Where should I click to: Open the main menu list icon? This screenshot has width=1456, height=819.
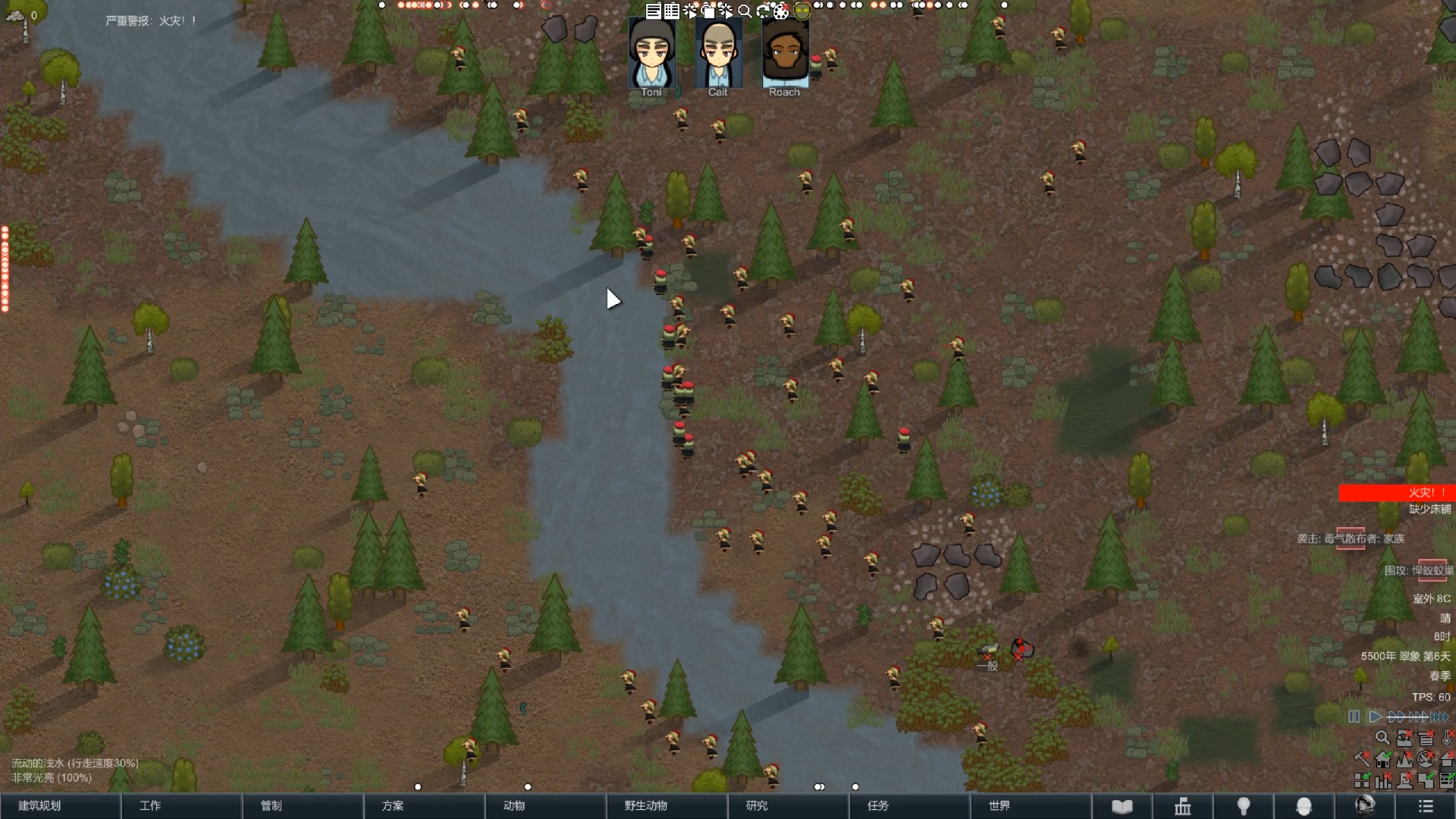[1426, 806]
